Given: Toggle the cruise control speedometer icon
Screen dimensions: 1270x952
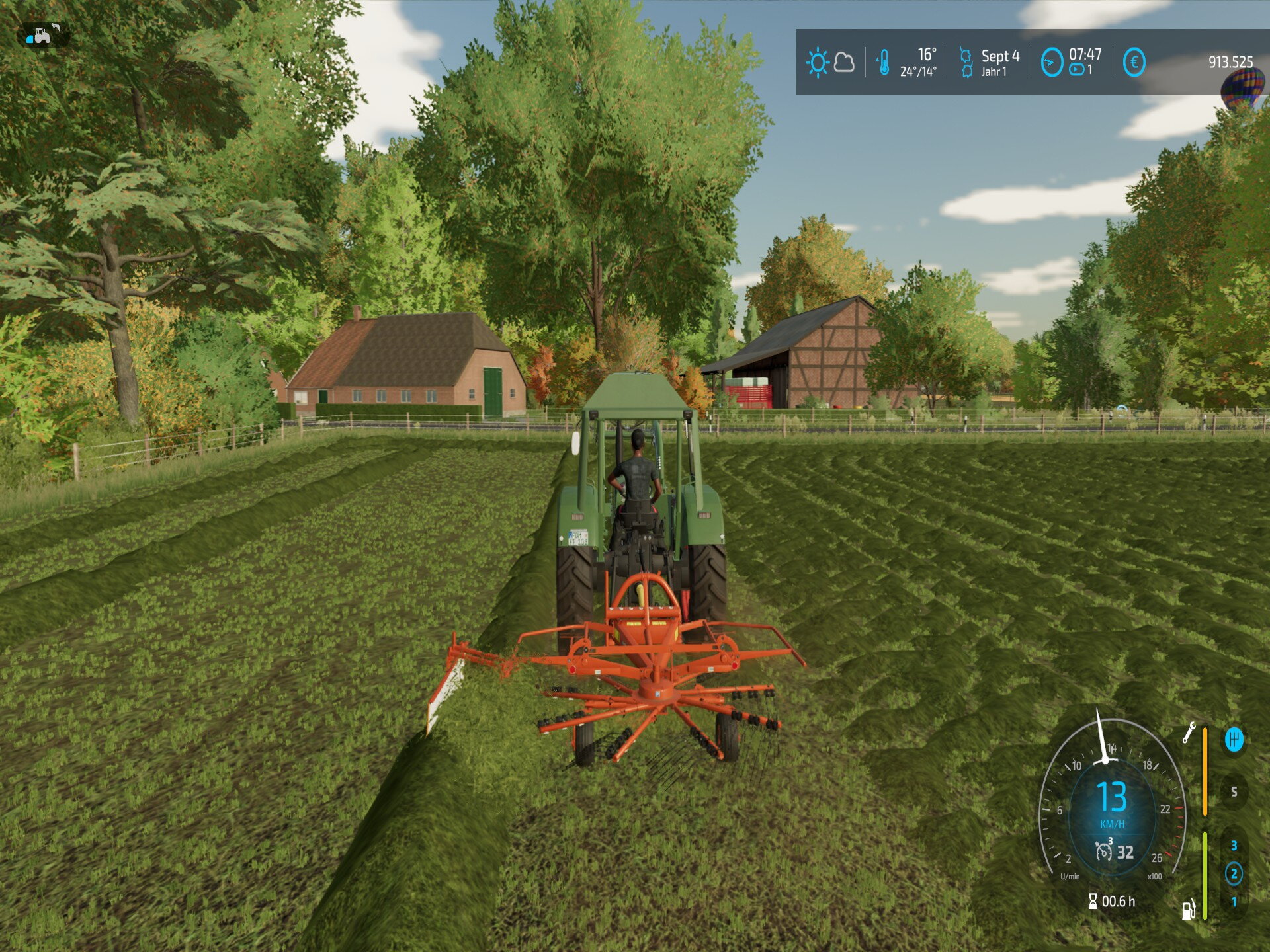Looking at the screenshot, I should tap(1103, 851).
